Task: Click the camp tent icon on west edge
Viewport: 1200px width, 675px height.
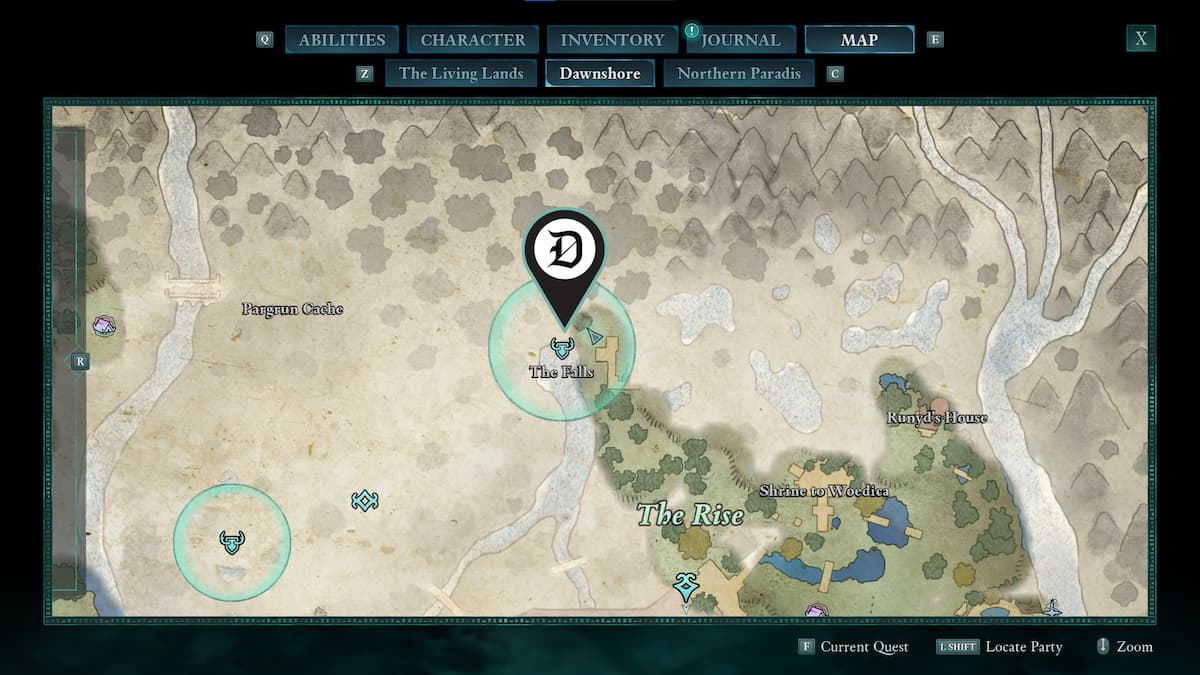Action: [x=104, y=325]
